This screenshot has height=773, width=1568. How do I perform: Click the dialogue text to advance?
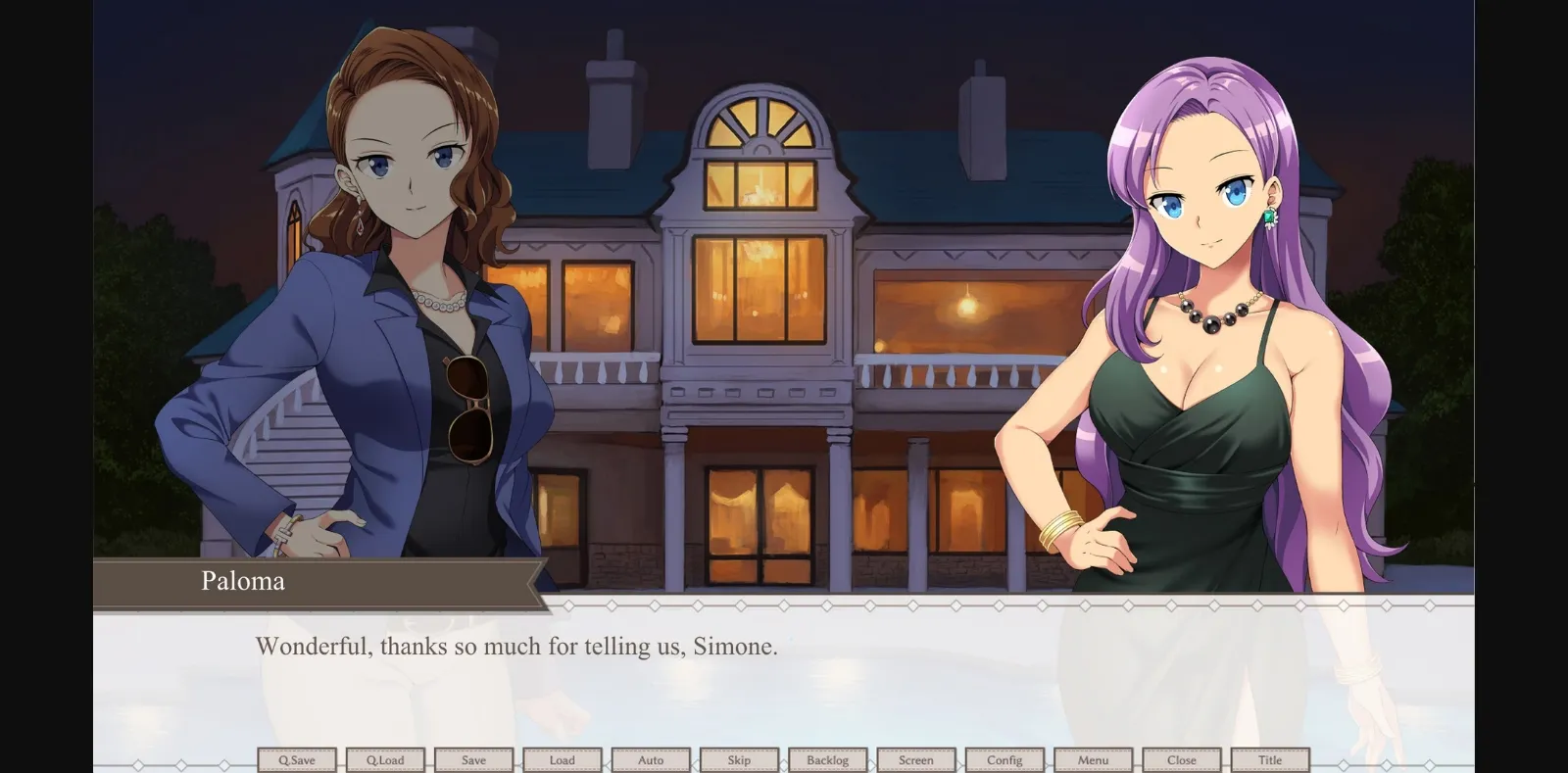point(514,647)
